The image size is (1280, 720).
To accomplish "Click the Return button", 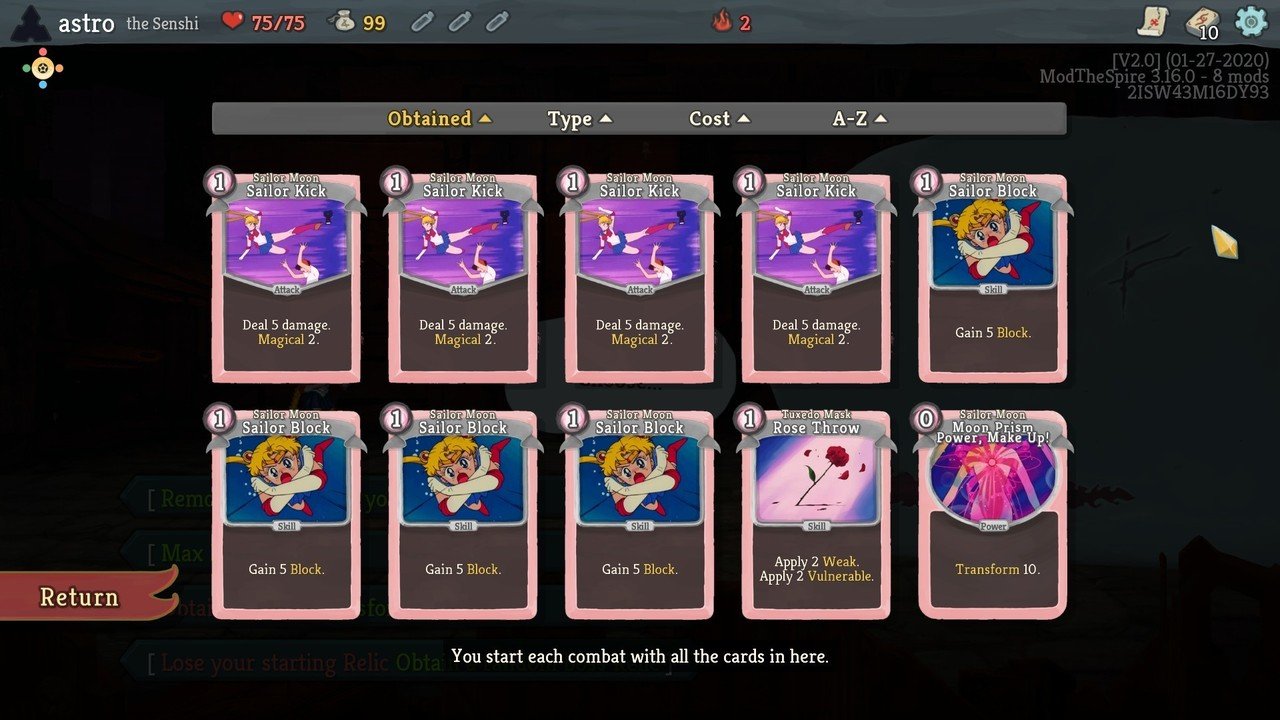I will [x=78, y=597].
